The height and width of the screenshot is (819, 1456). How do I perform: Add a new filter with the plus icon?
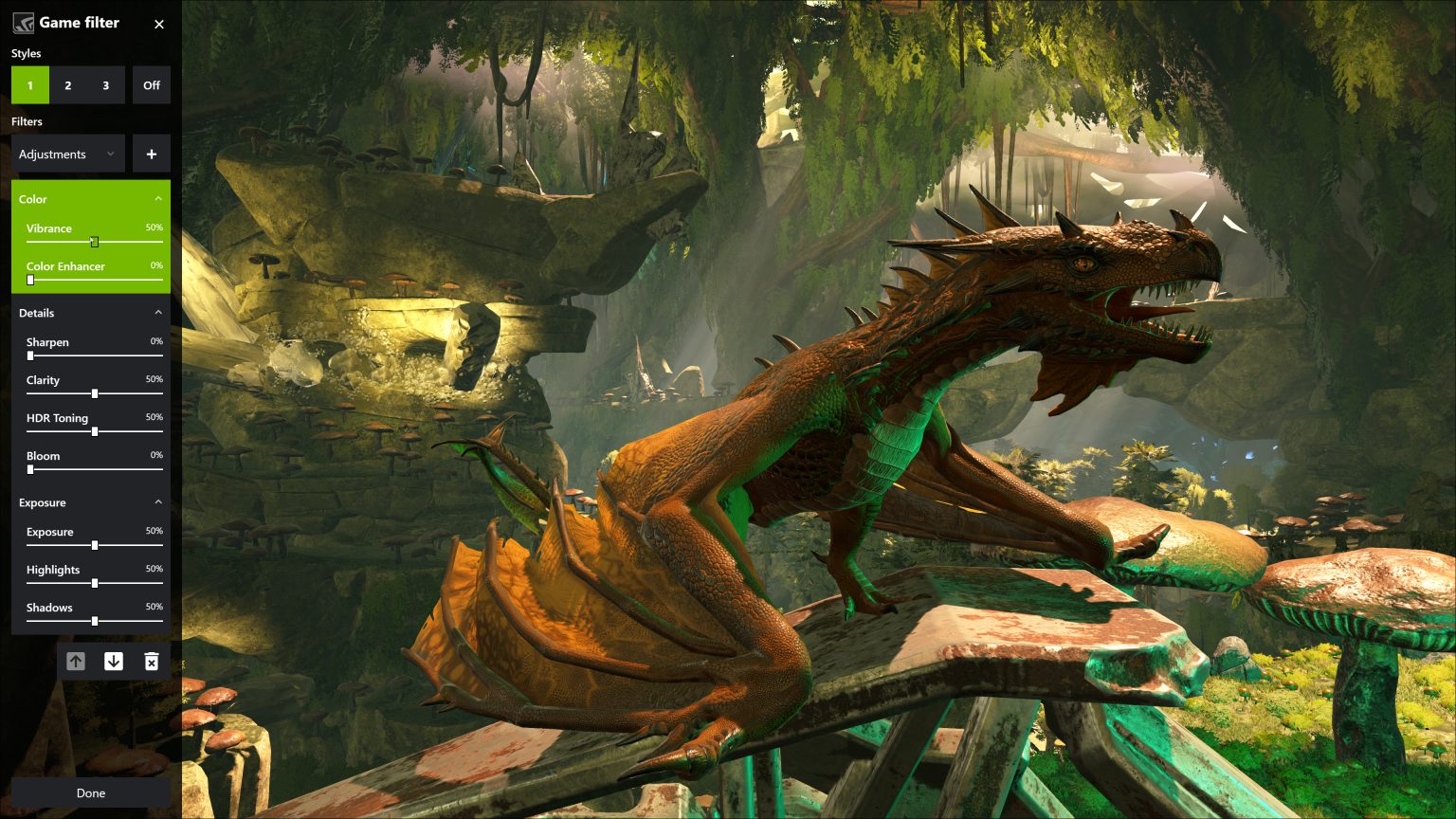pyautogui.click(x=151, y=153)
